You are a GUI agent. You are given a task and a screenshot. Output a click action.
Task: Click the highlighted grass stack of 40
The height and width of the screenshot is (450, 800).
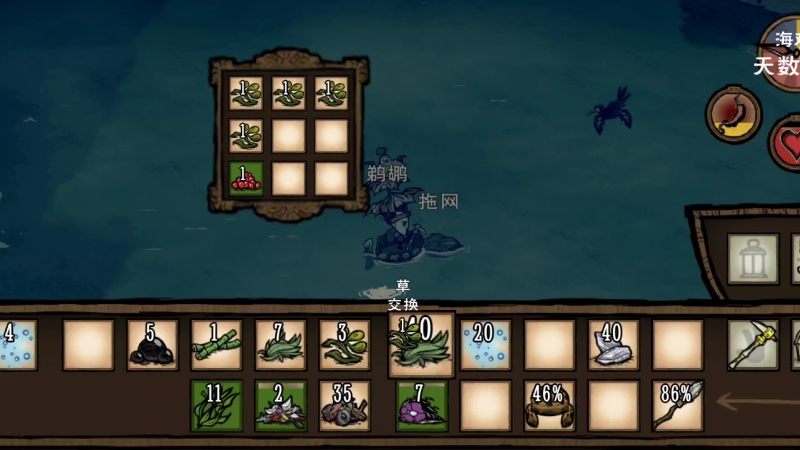pyautogui.click(x=420, y=344)
